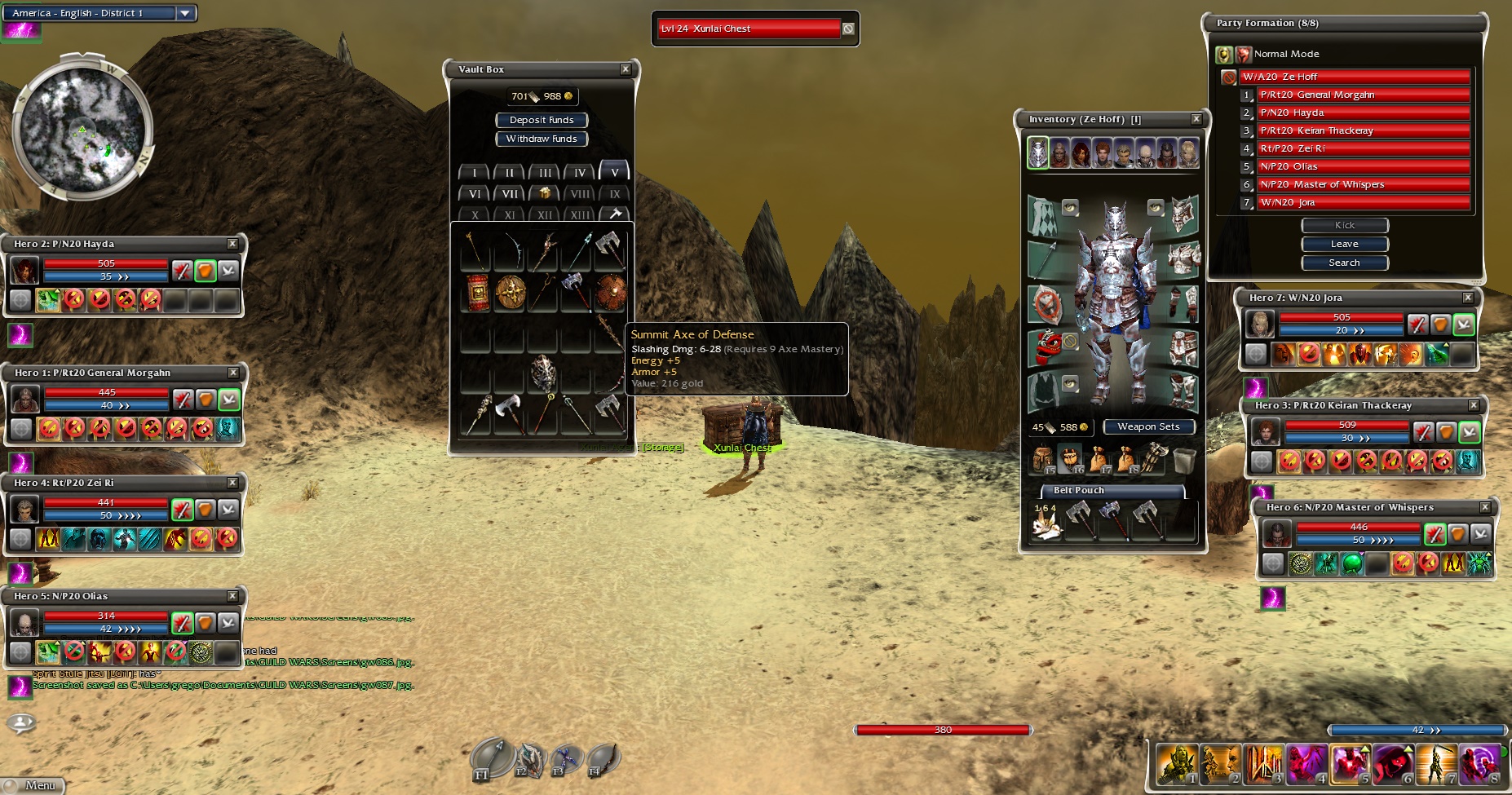This screenshot has height=795, width=1512.
Task: Close Hero 7 Jora panel
Action: [1468, 298]
